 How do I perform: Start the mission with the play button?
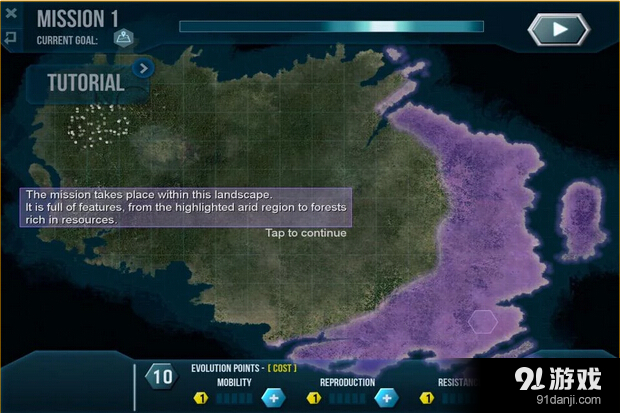tap(560, 29)
